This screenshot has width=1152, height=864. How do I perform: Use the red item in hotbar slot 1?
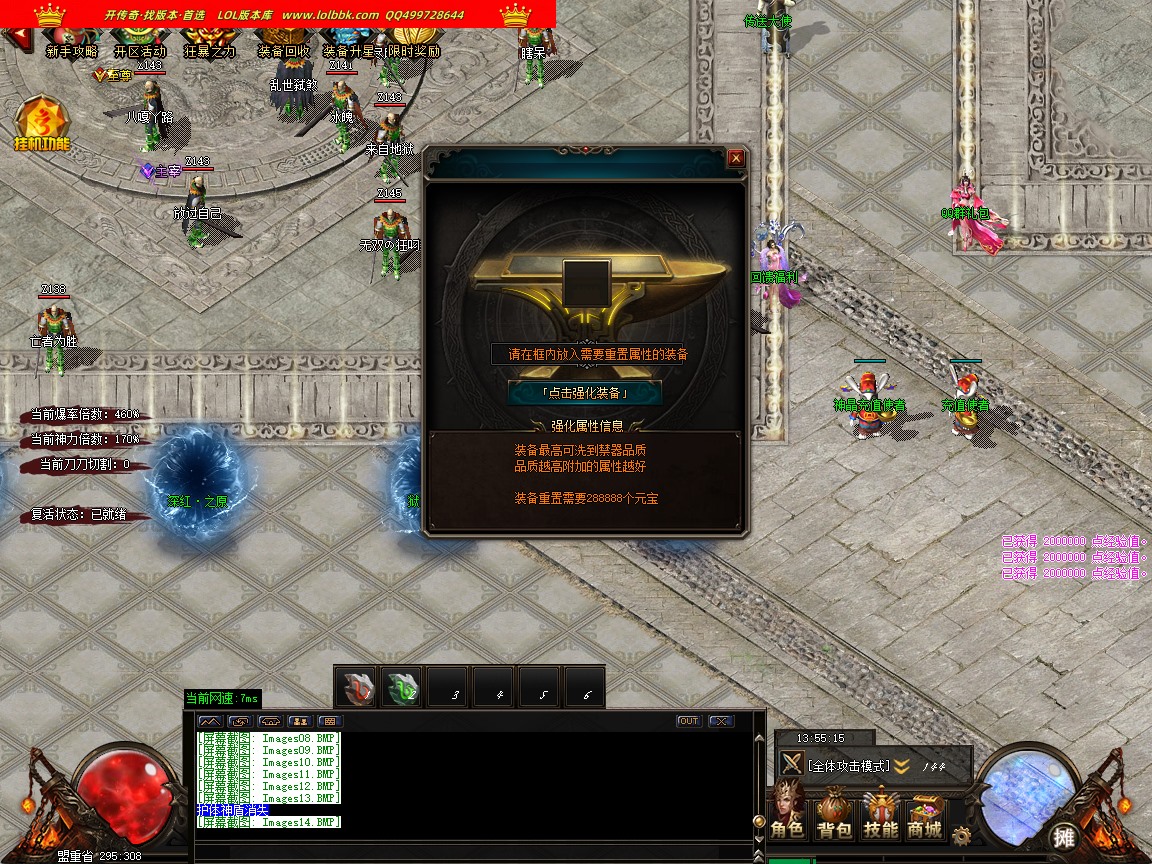tap(357, 687)
